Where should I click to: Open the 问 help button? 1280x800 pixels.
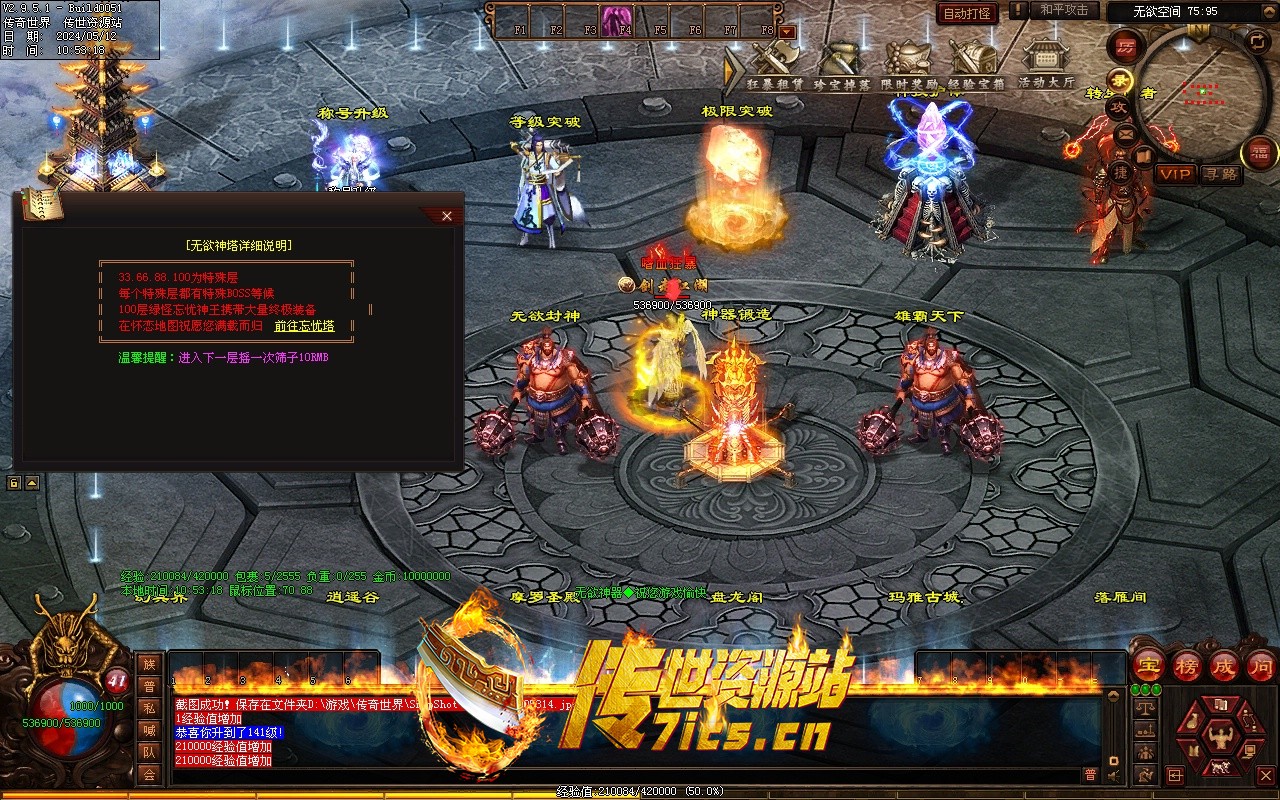[x=1261, y=665]
